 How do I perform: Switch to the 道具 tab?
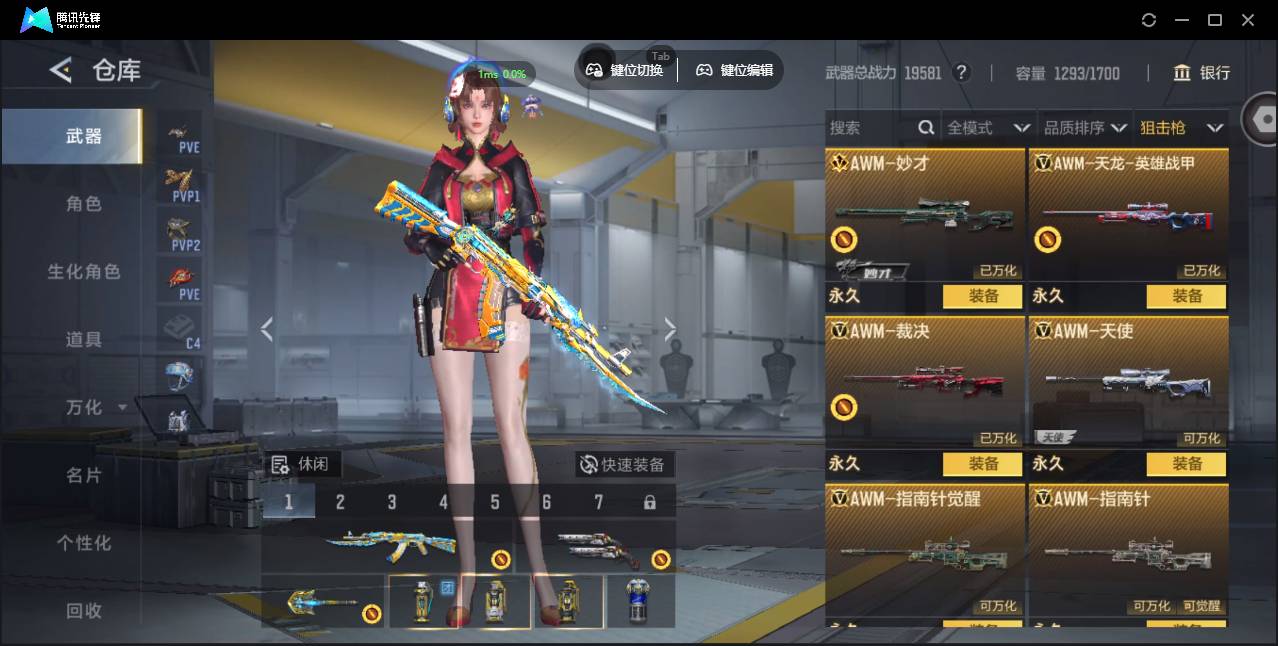[x=84, y=340]
